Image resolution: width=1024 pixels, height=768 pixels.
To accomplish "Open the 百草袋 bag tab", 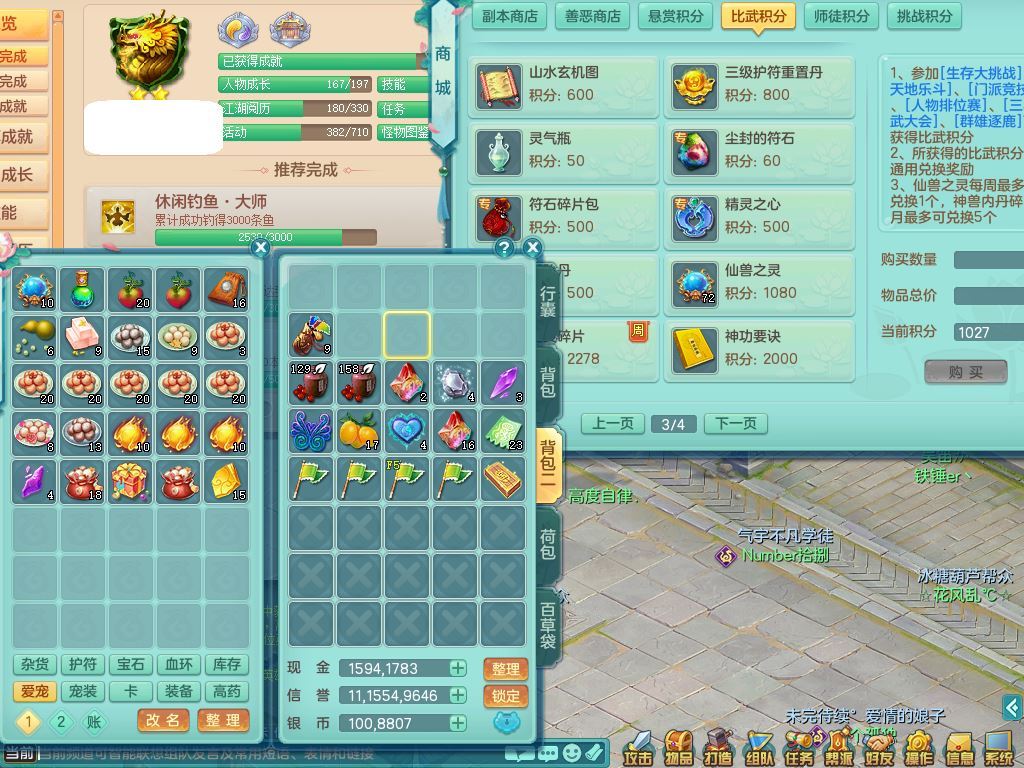I will click(x=548, y=625).
